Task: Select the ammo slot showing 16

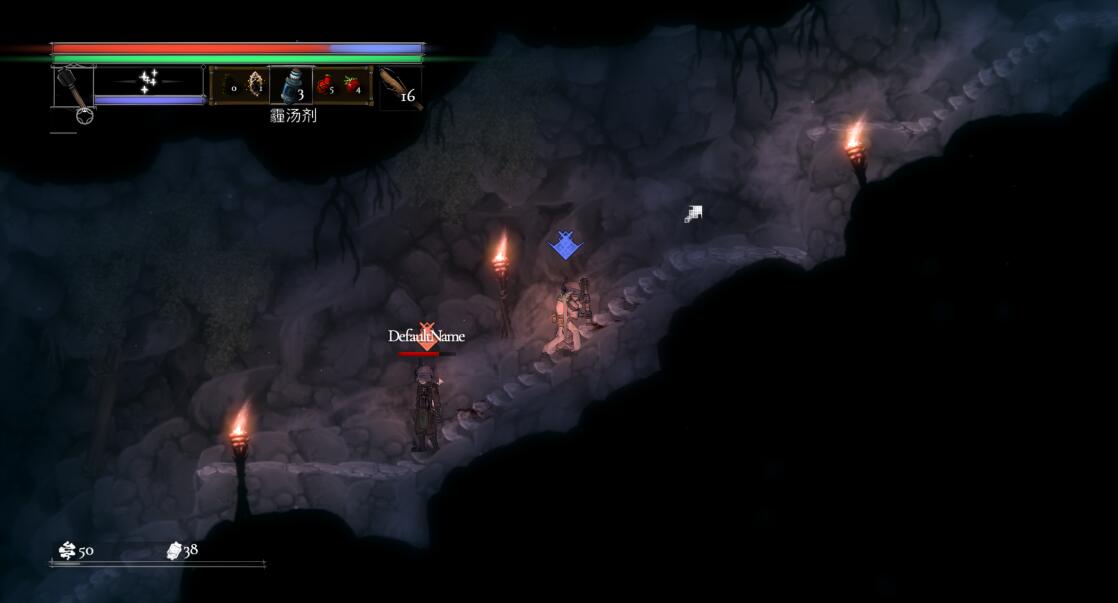Action: point(401,87)
